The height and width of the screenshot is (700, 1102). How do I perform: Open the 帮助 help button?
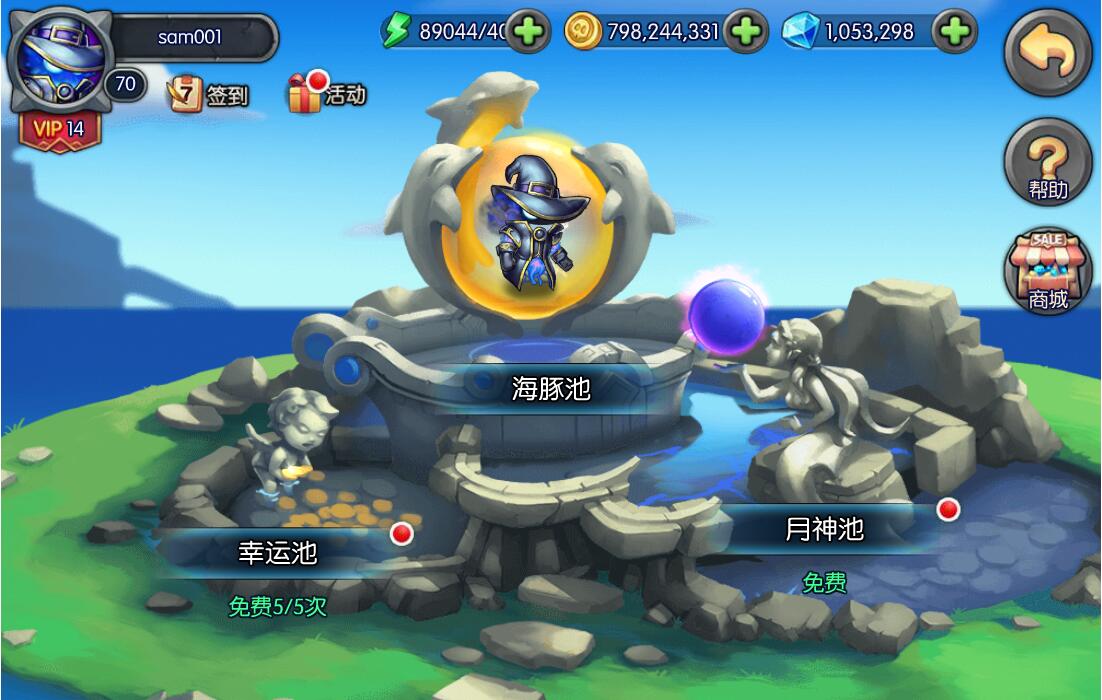click(x=1048, y=165)
